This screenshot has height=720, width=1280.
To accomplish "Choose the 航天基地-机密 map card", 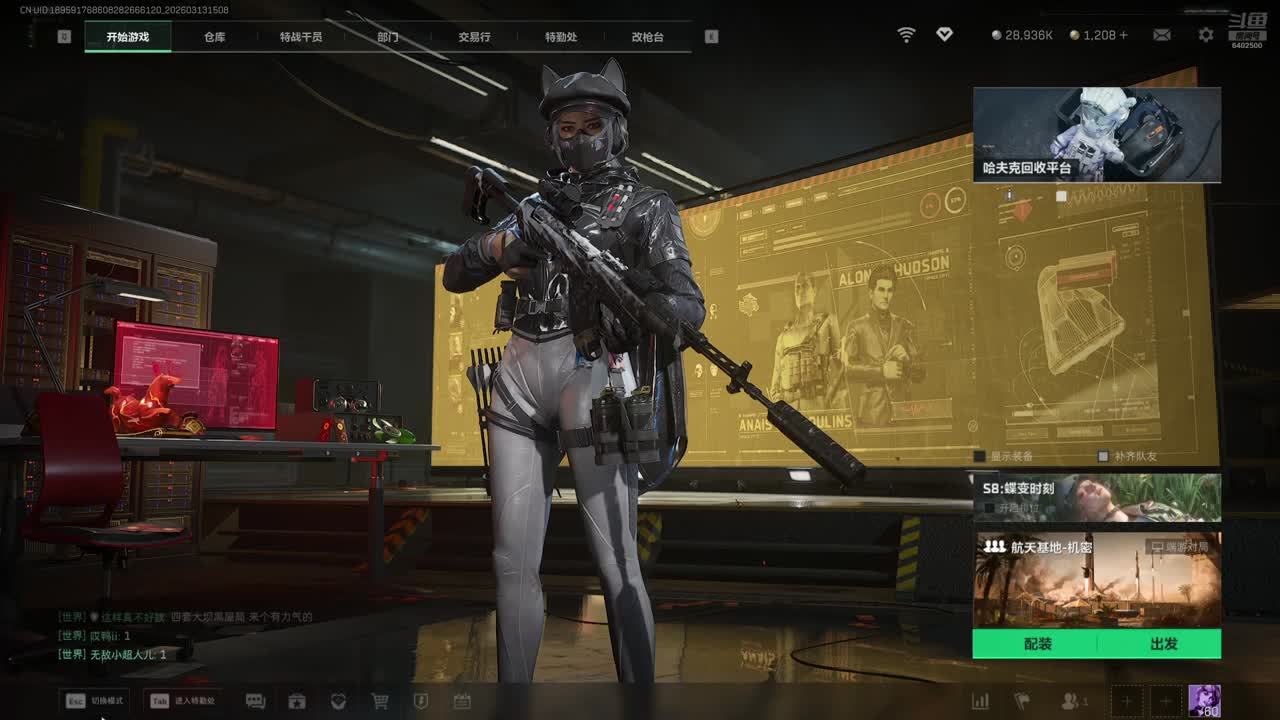I will coord(1096,578).
